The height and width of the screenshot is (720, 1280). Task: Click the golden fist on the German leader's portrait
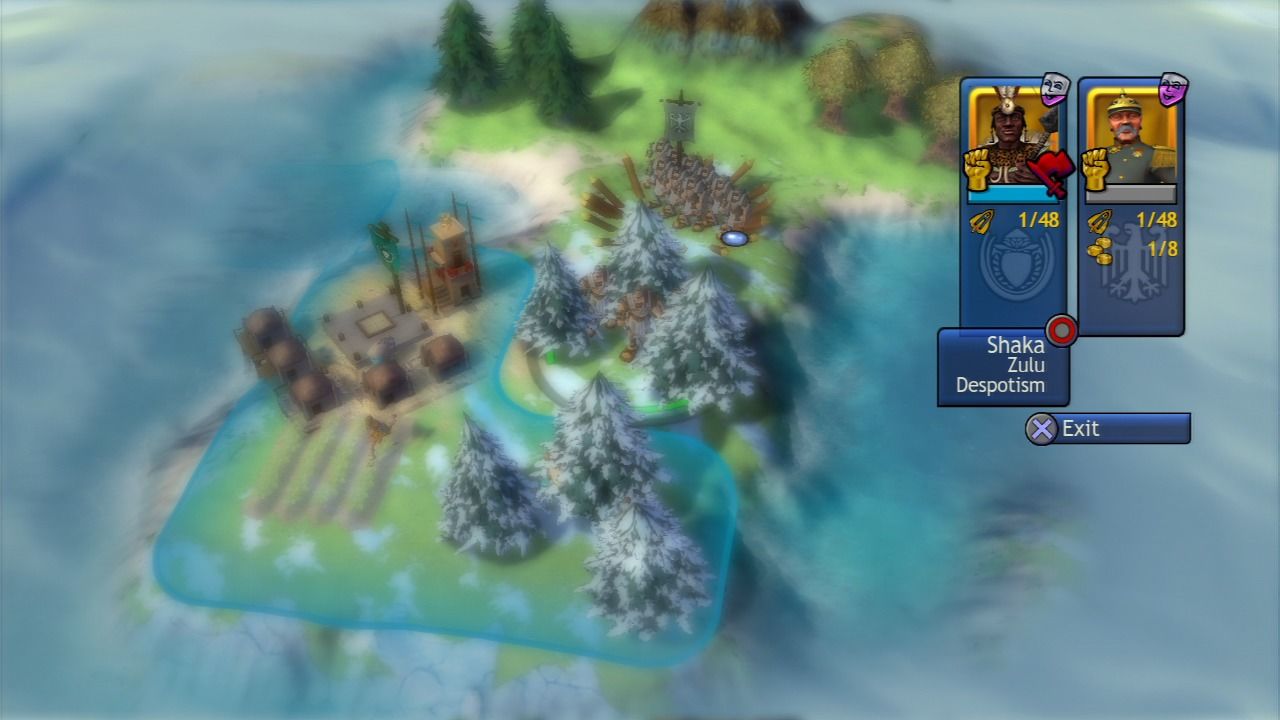pyautogui.click(x=1097, y=168)
